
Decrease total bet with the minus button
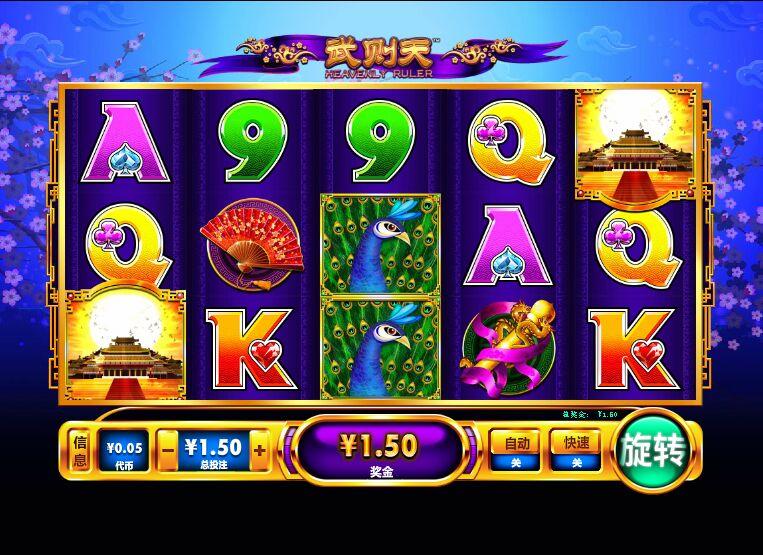pyautogui.click(x=168, y=451)
